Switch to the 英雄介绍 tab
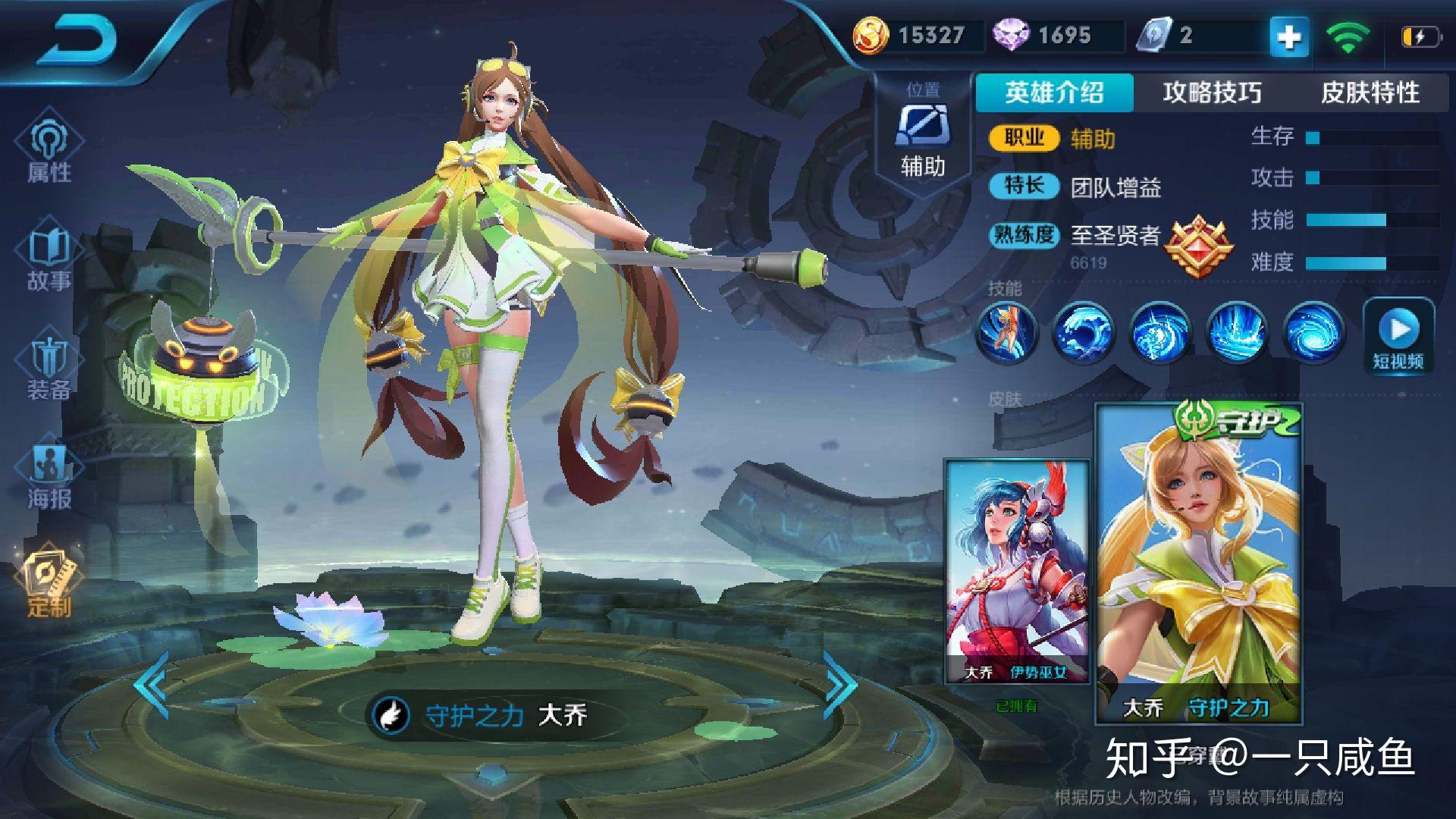This screenshot has width=1456, height=819. click(x=1054, y=93)
